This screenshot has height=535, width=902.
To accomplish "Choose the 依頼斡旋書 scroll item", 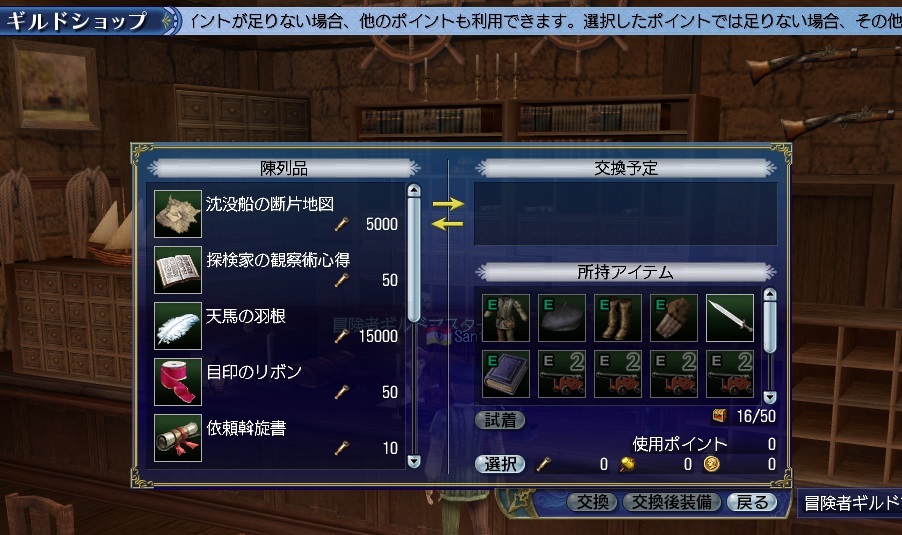I will [278, 437].
